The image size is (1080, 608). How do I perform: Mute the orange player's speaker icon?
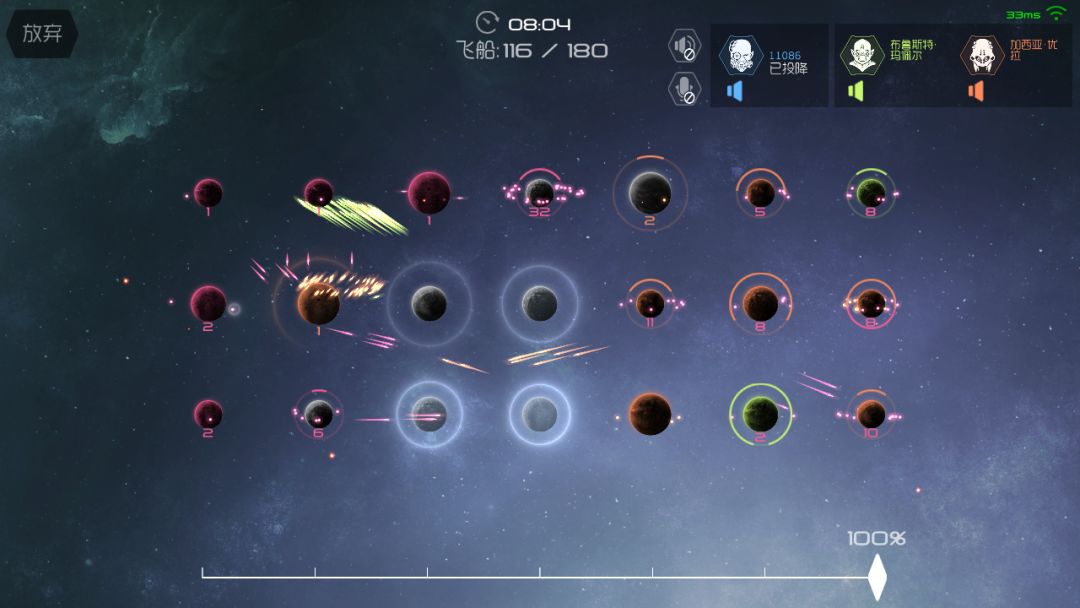pos(976,91)
